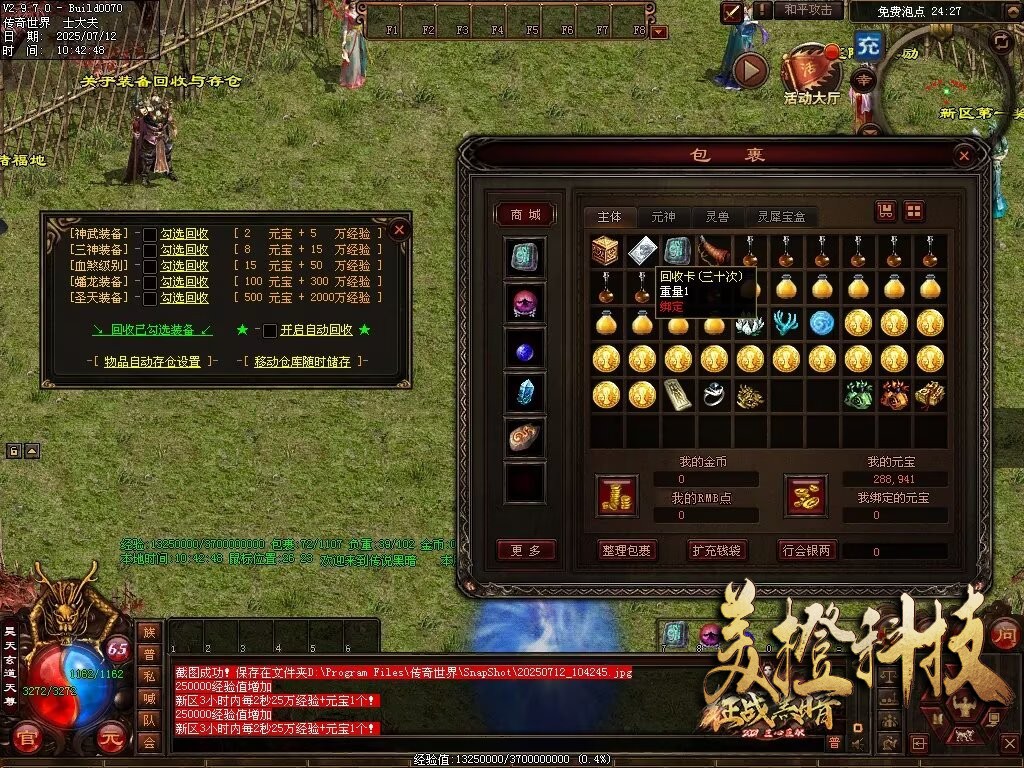Tick the 神武装备 recycle checkbox
This screenshot has height=768, width=1024.
tap(150, 234)
